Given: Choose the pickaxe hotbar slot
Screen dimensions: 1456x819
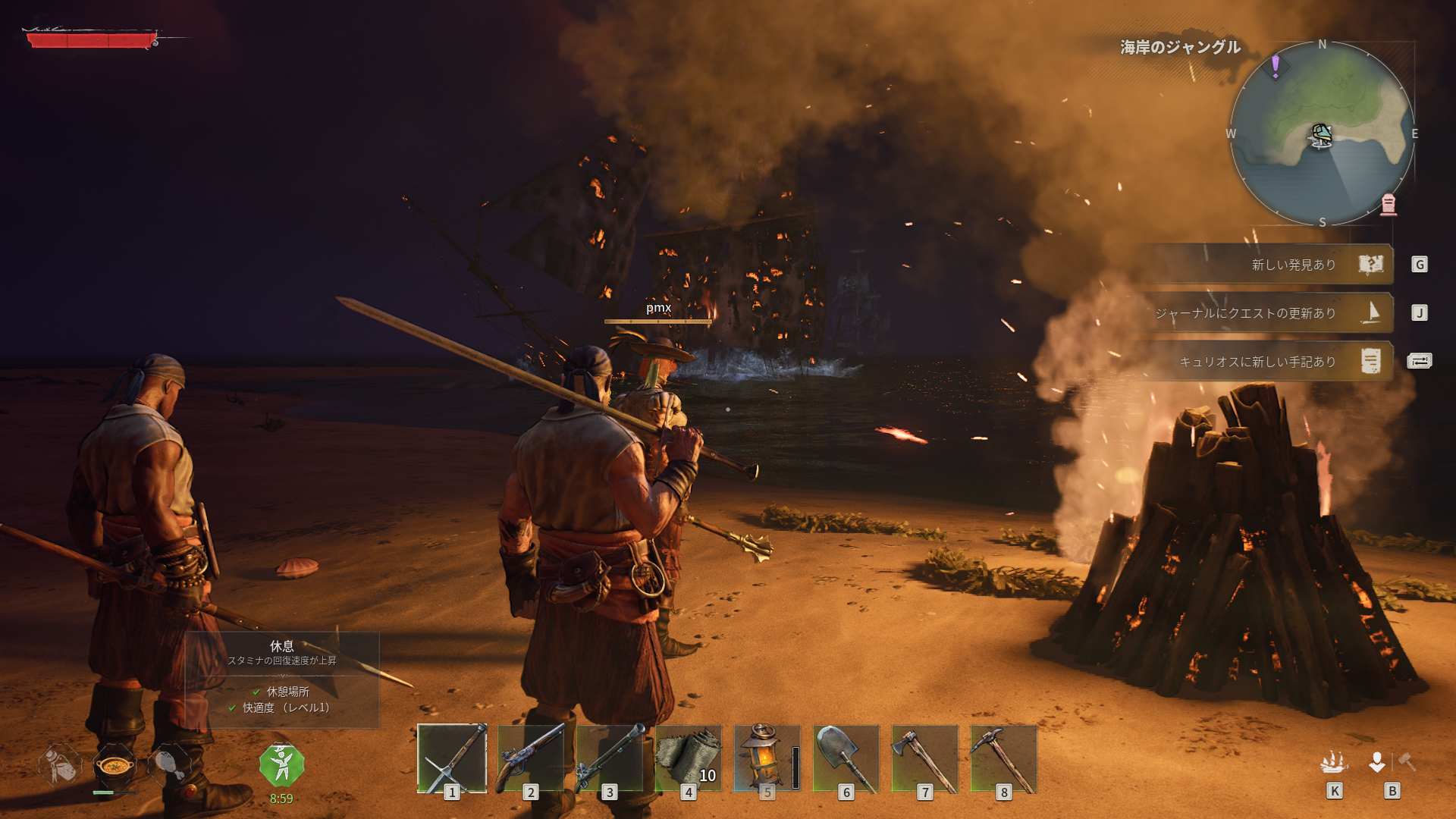Looking at the screenshot, I should [1003, 758].
